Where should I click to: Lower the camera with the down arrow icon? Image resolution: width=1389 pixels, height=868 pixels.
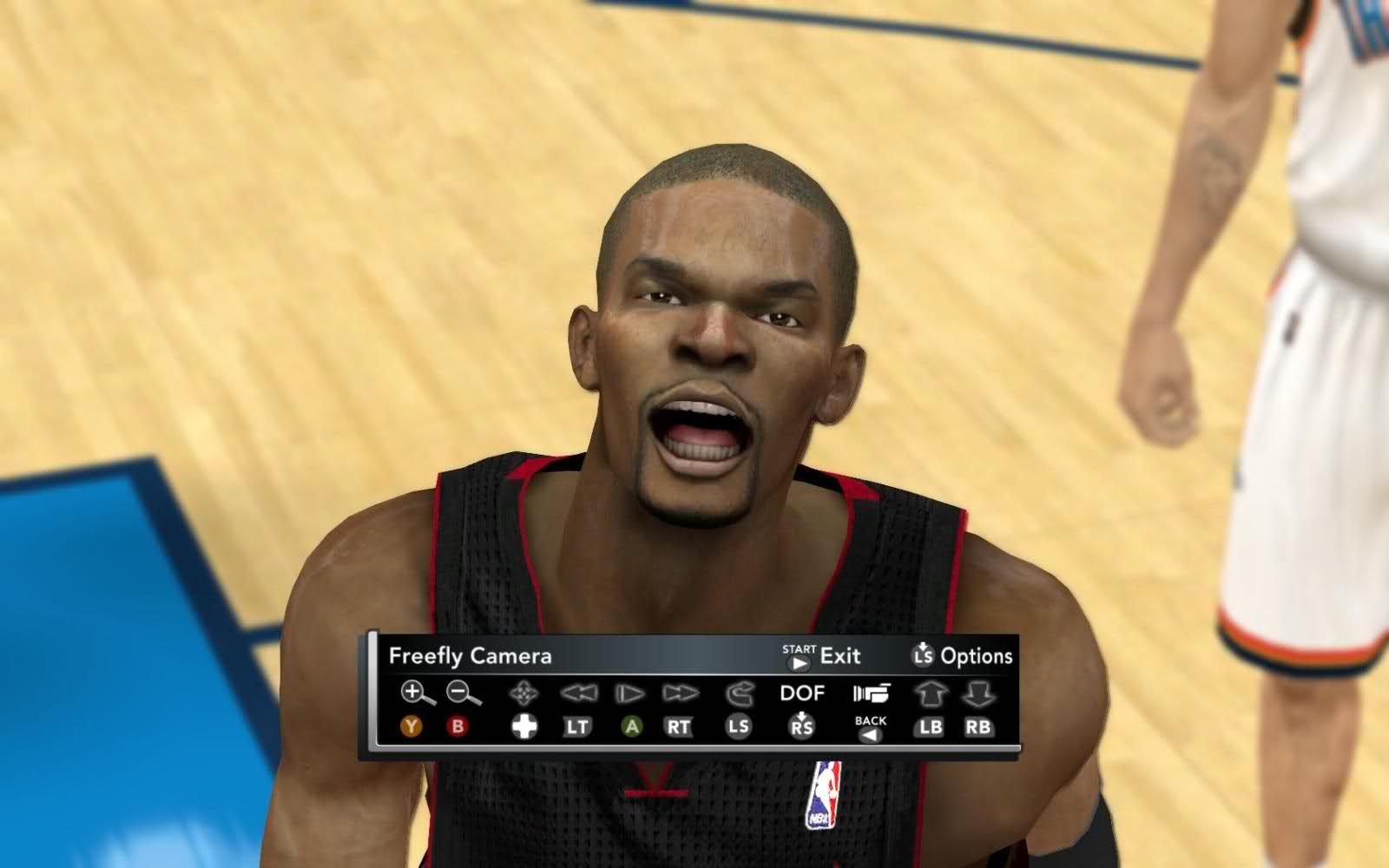point(978,694)
